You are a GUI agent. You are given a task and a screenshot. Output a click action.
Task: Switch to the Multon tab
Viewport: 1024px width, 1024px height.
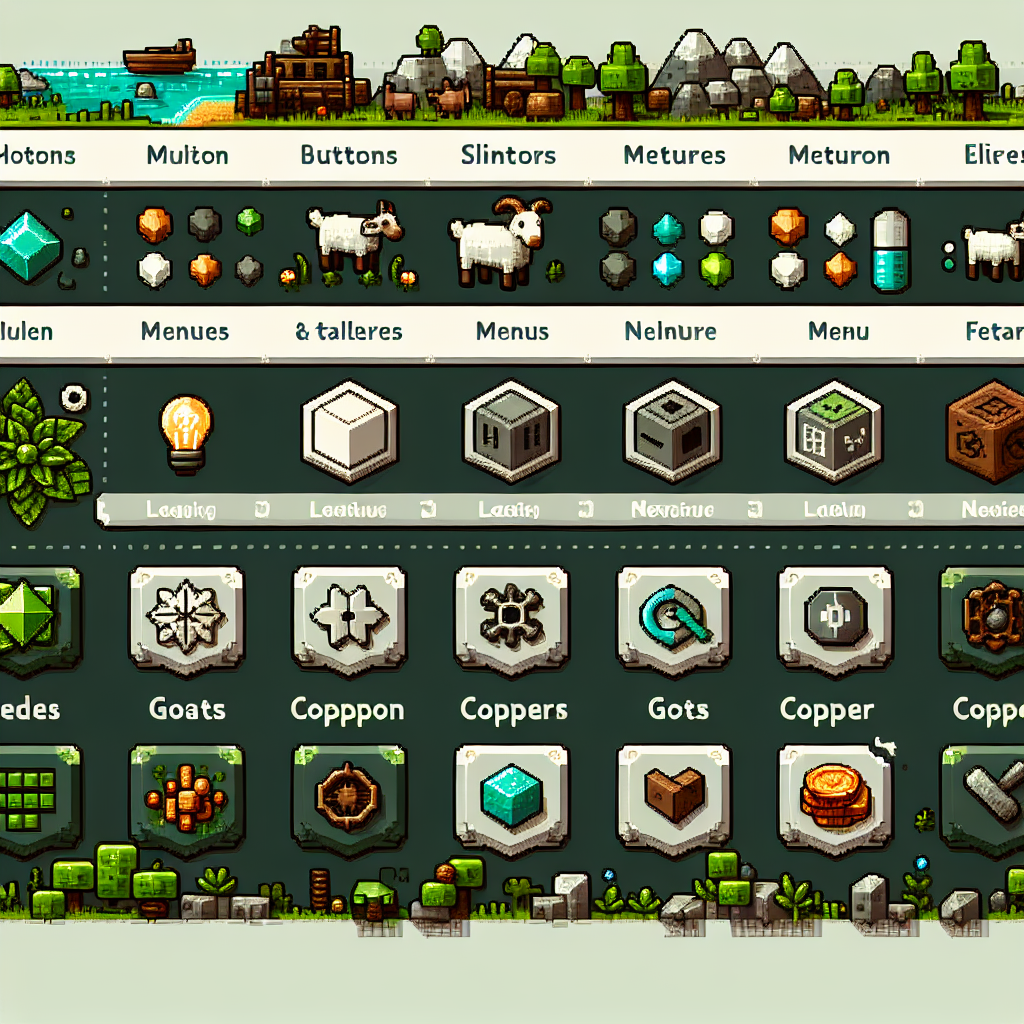[187, 155]
